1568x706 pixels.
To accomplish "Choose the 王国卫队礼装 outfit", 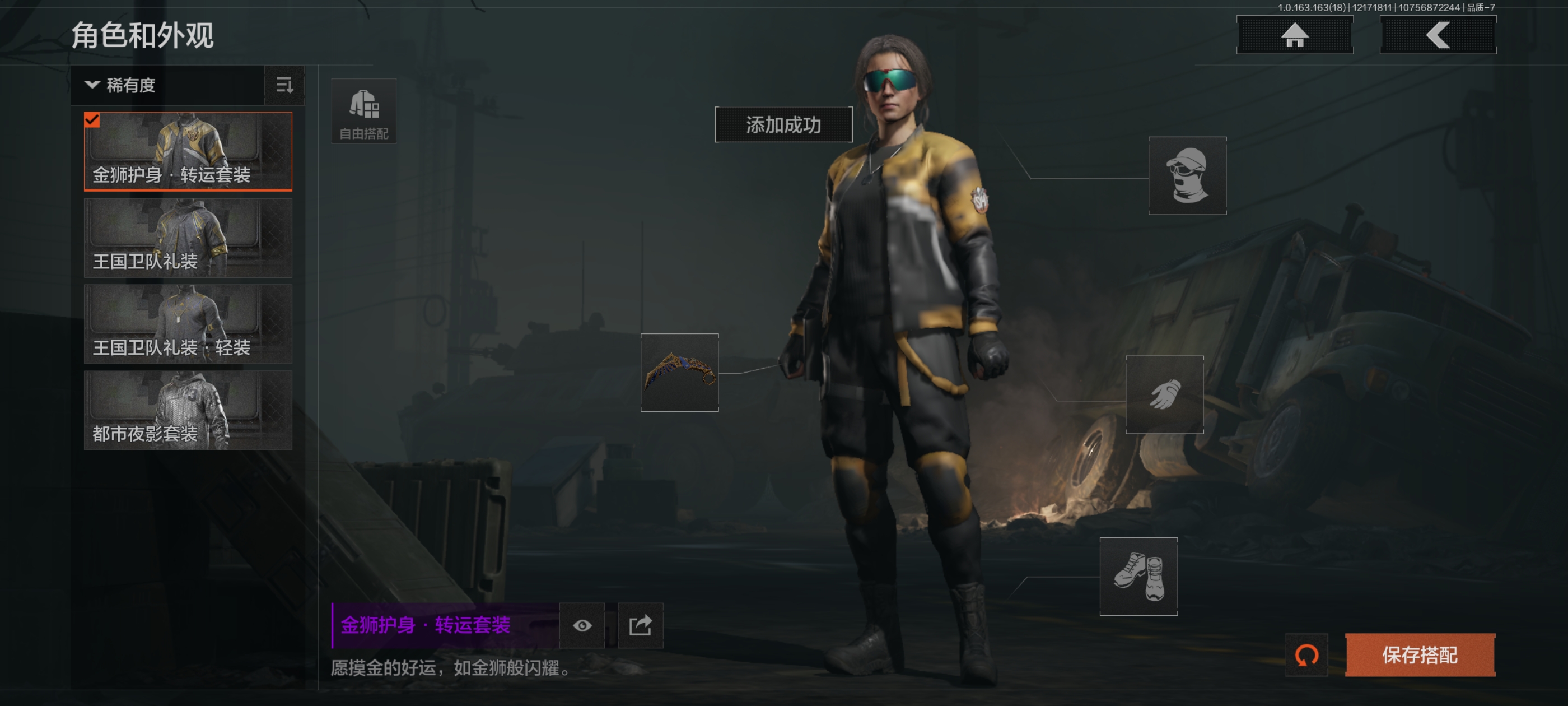I will 188,238.
